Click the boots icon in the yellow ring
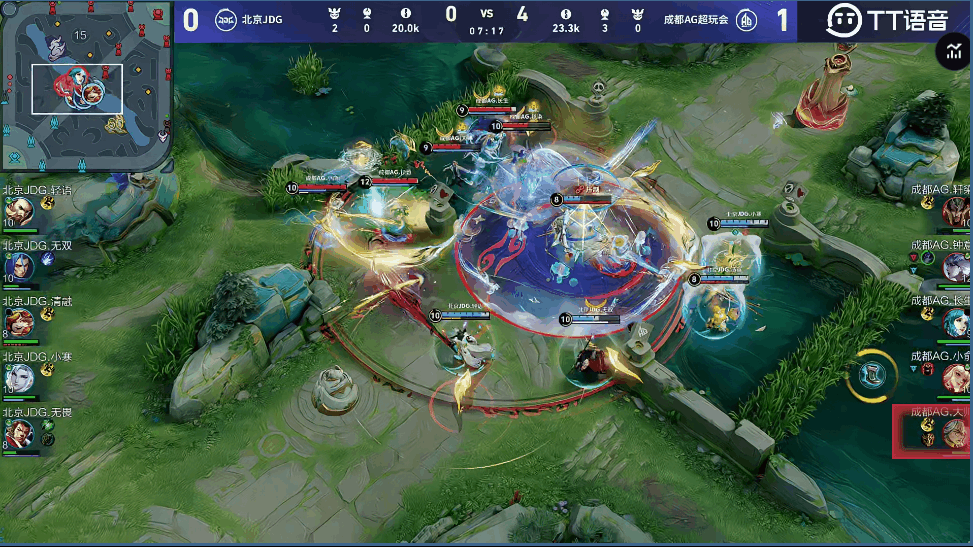 pyautogui.click(x=873, y=375)
